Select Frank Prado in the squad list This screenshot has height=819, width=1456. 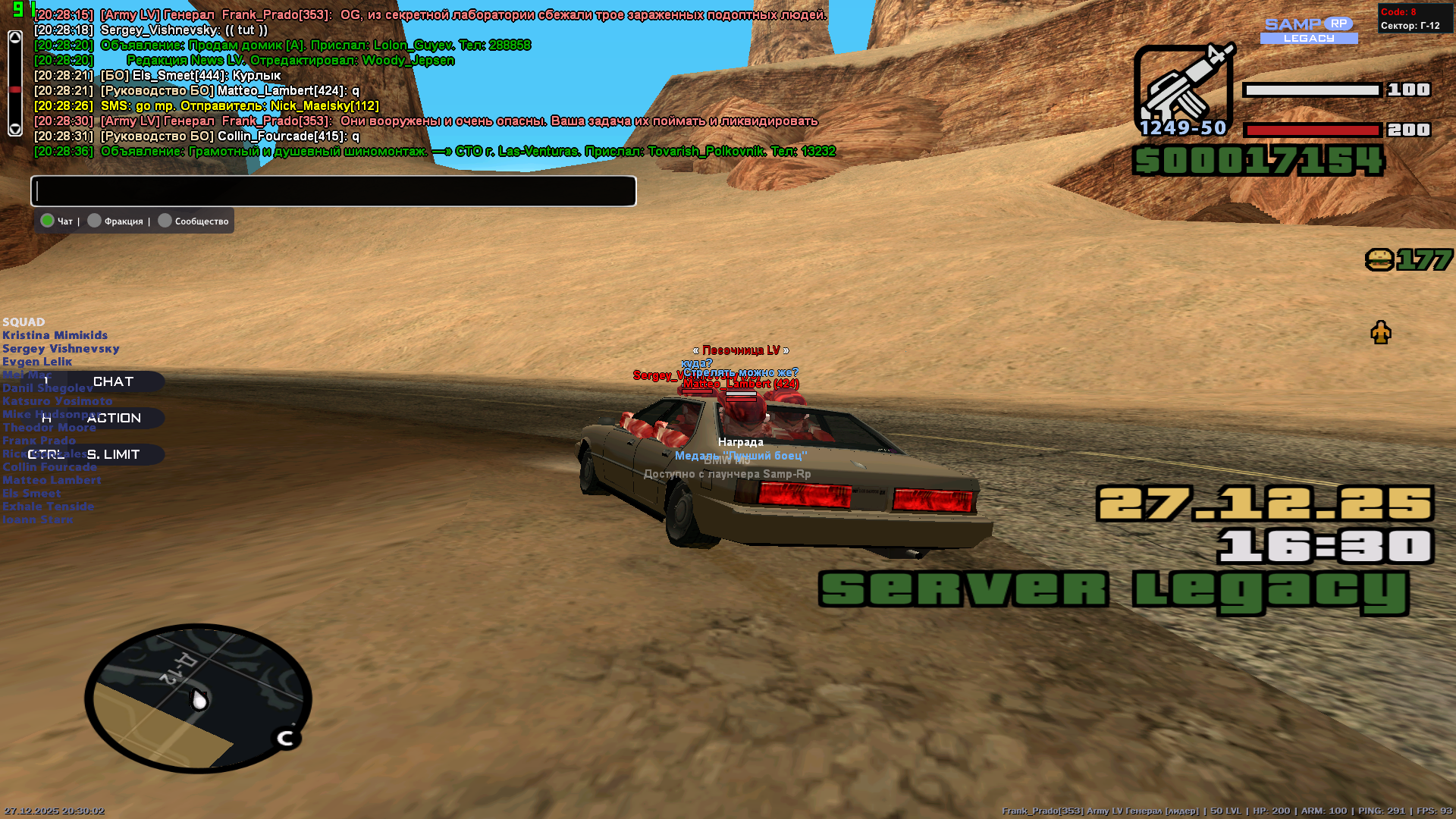pyautogui.click(x=39, y=440)
